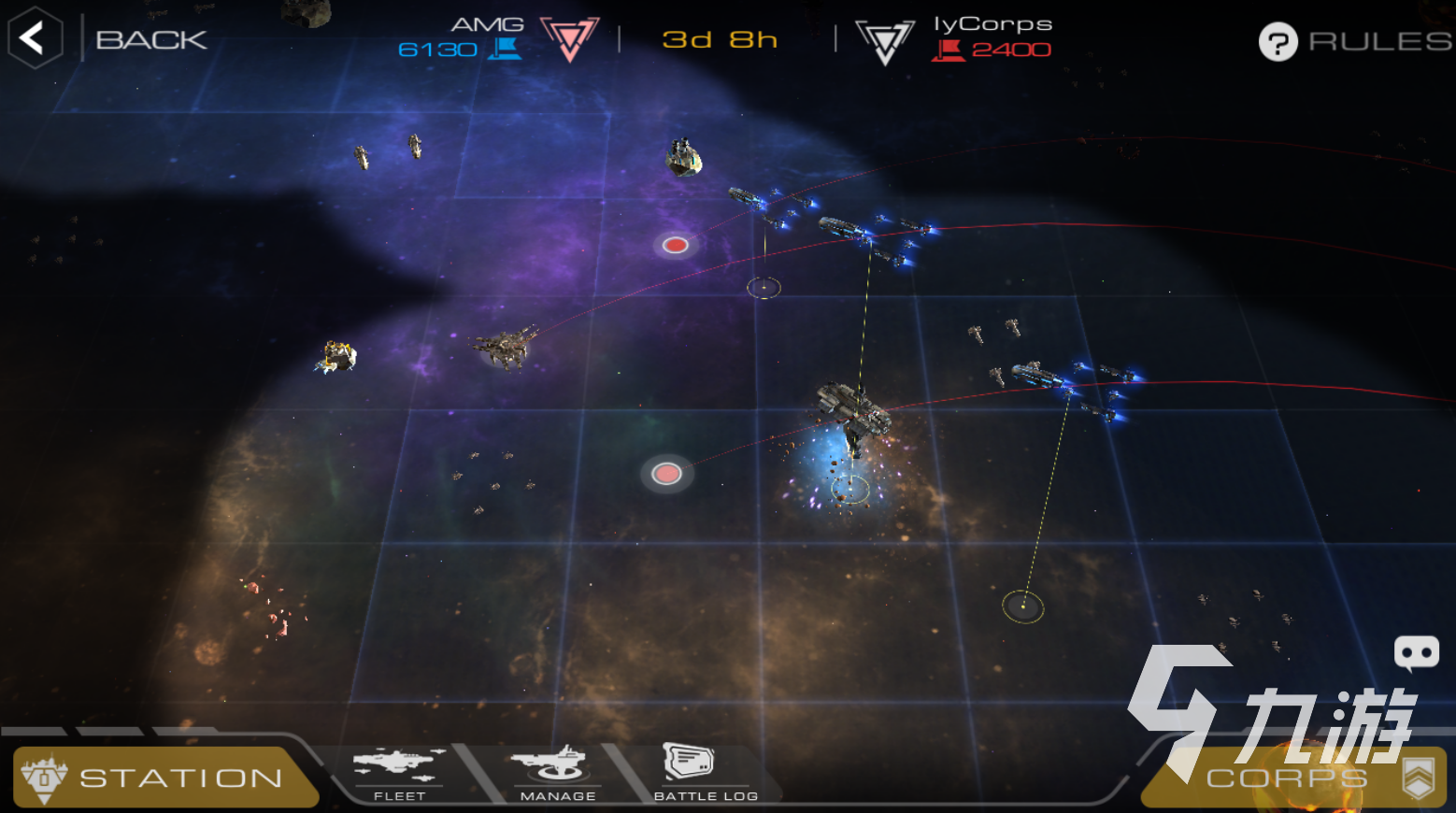Select the IyCorps emblem
This screenshot has width=1456, height=813.
(884, 41)
